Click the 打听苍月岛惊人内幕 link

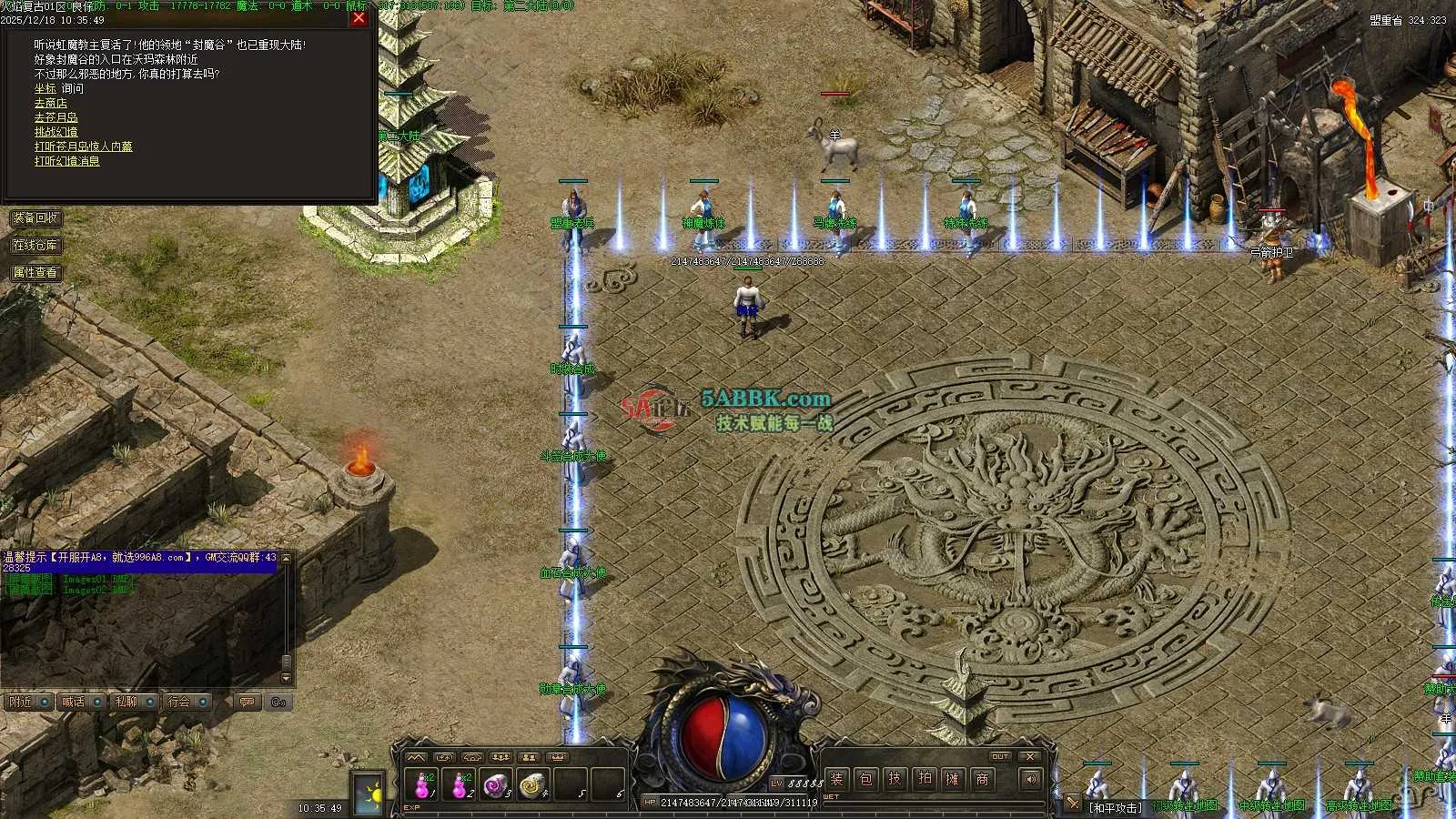(84, 147)
